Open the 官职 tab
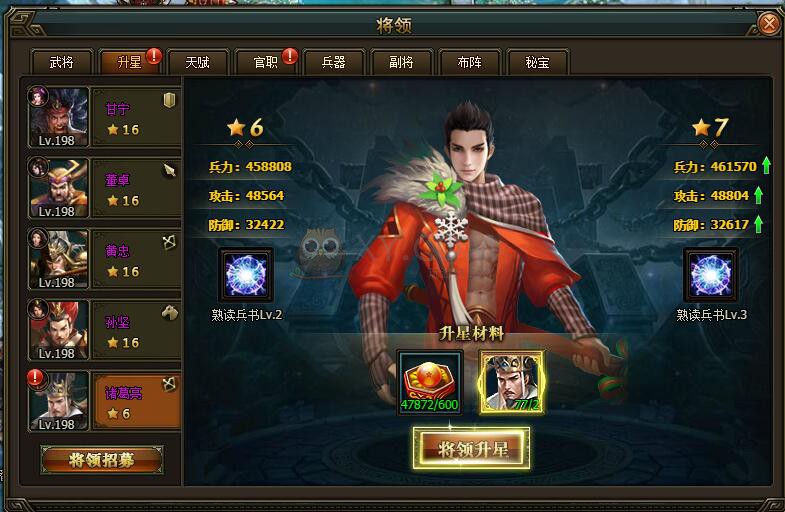Image resolution: width=785 pixels, height=512 pixels. [265, 62]
